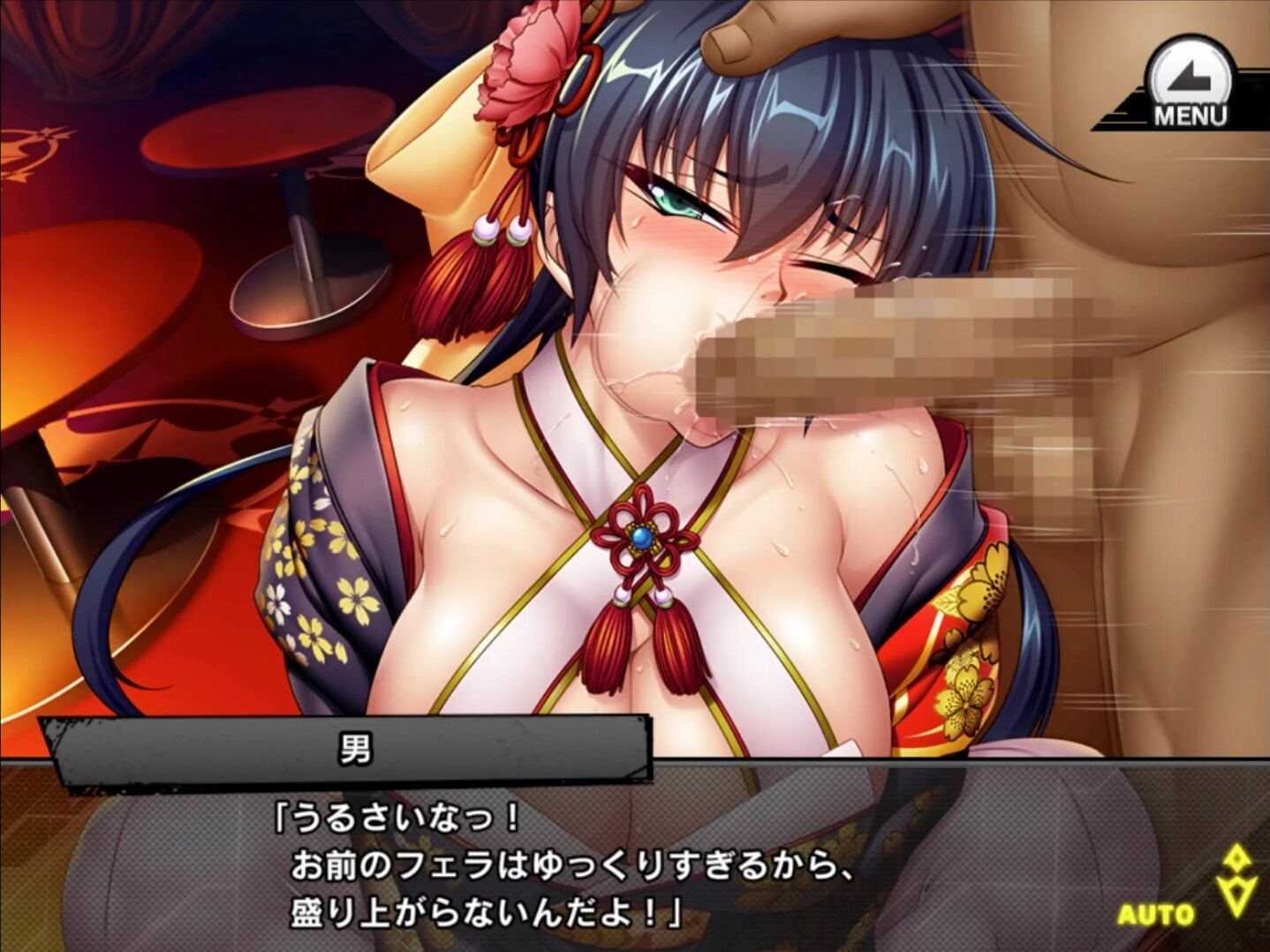This screenshot has height=952, width=1270.
Task: Open the MENU button
Action: pos(1188,86)
